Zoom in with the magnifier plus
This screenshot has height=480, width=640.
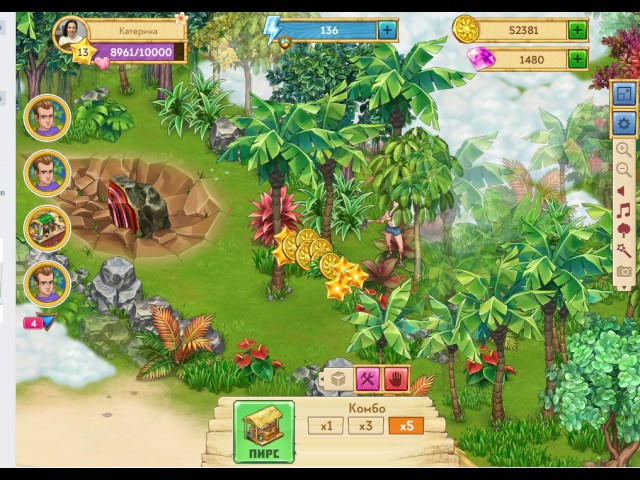(x=624, y=150)
